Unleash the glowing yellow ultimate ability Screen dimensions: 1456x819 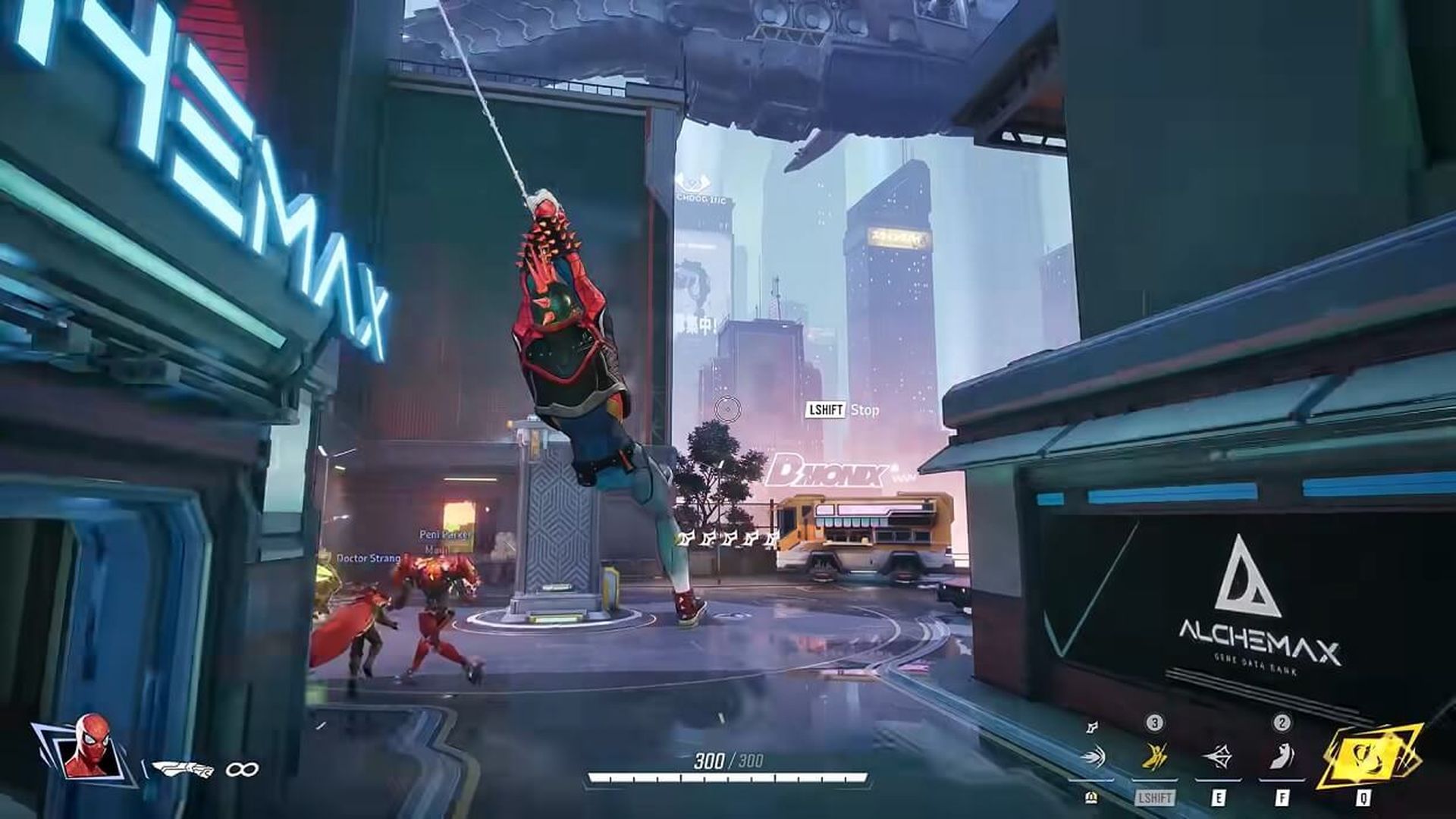pos(1364,755)
